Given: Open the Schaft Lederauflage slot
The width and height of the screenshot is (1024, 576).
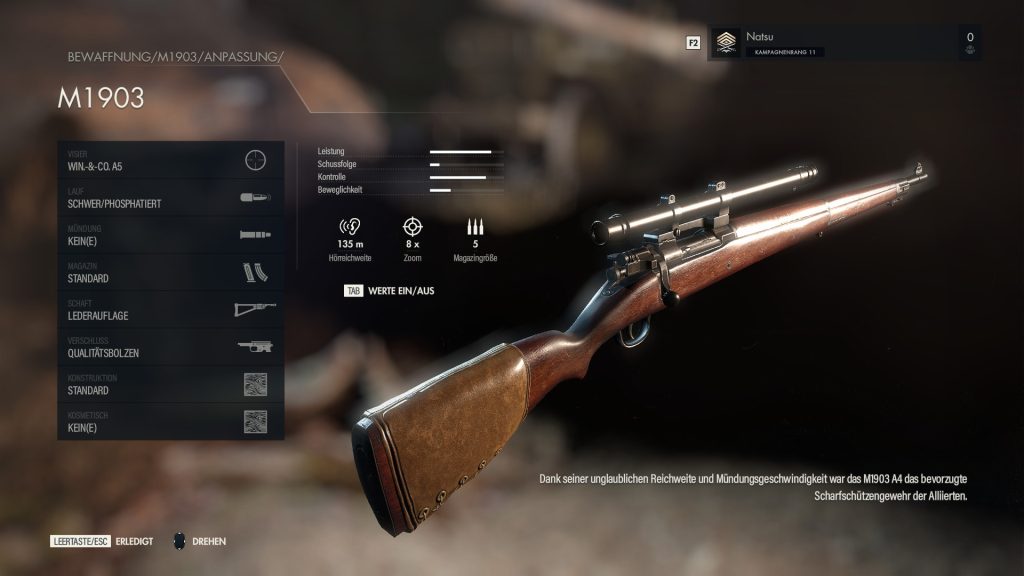Looking at the screenshot, I should 170,310.
